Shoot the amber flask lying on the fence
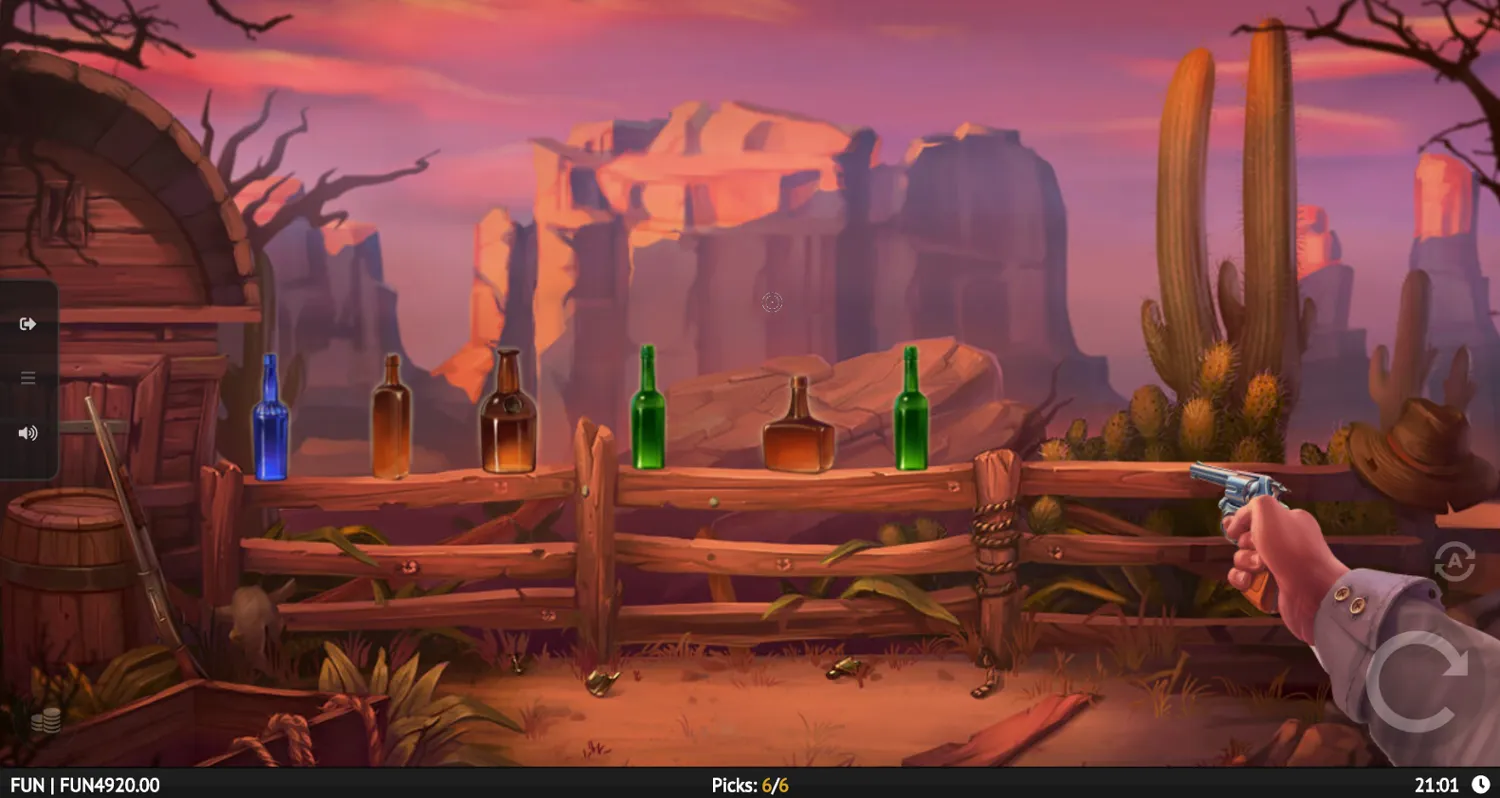Image resolution: width=1500 pixels, height=798 pixels. [x=797, y=430]
